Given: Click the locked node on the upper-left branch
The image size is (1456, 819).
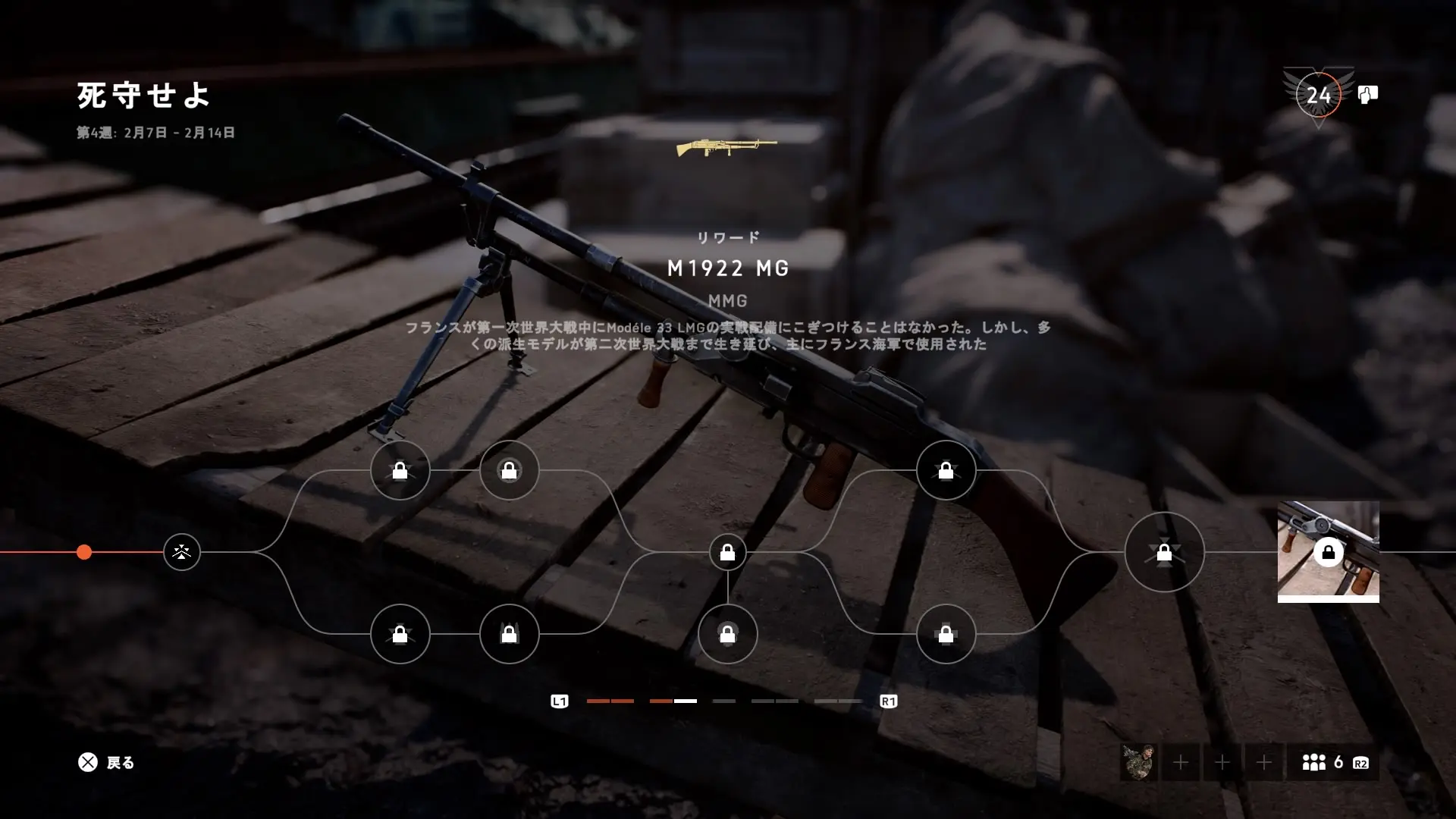Looking at the screenshot, I should (x=400, y=471).
